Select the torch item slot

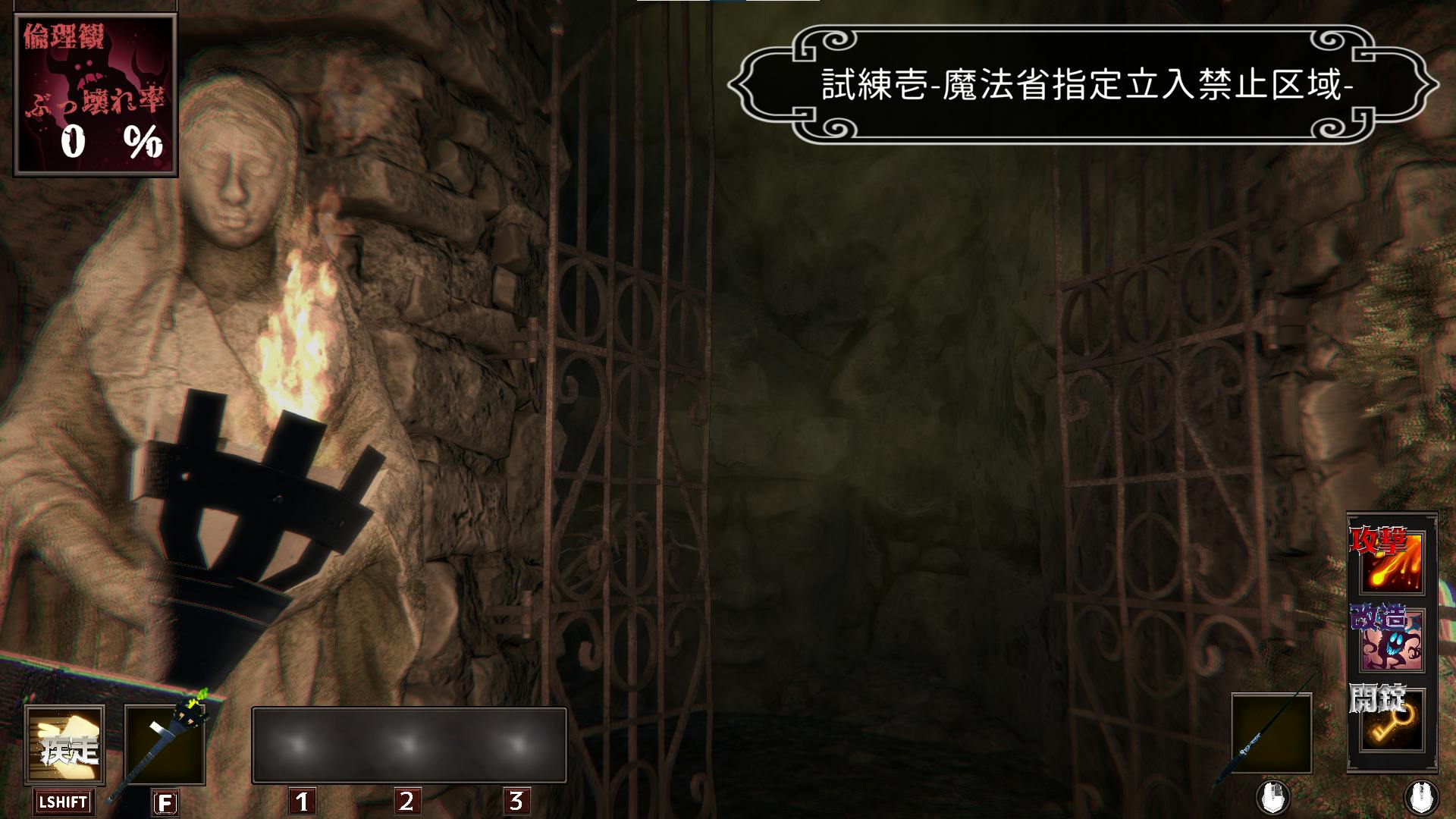click(x=165, y=746)
